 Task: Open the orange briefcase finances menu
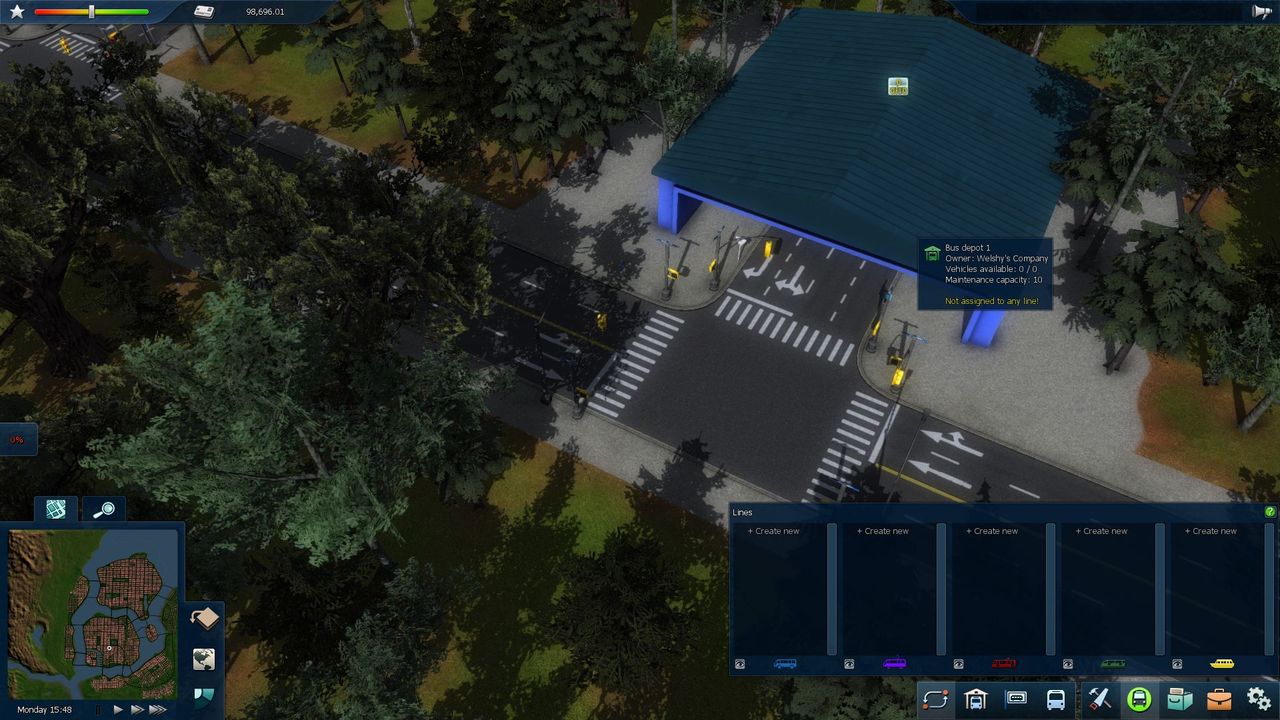(1219, 699)
